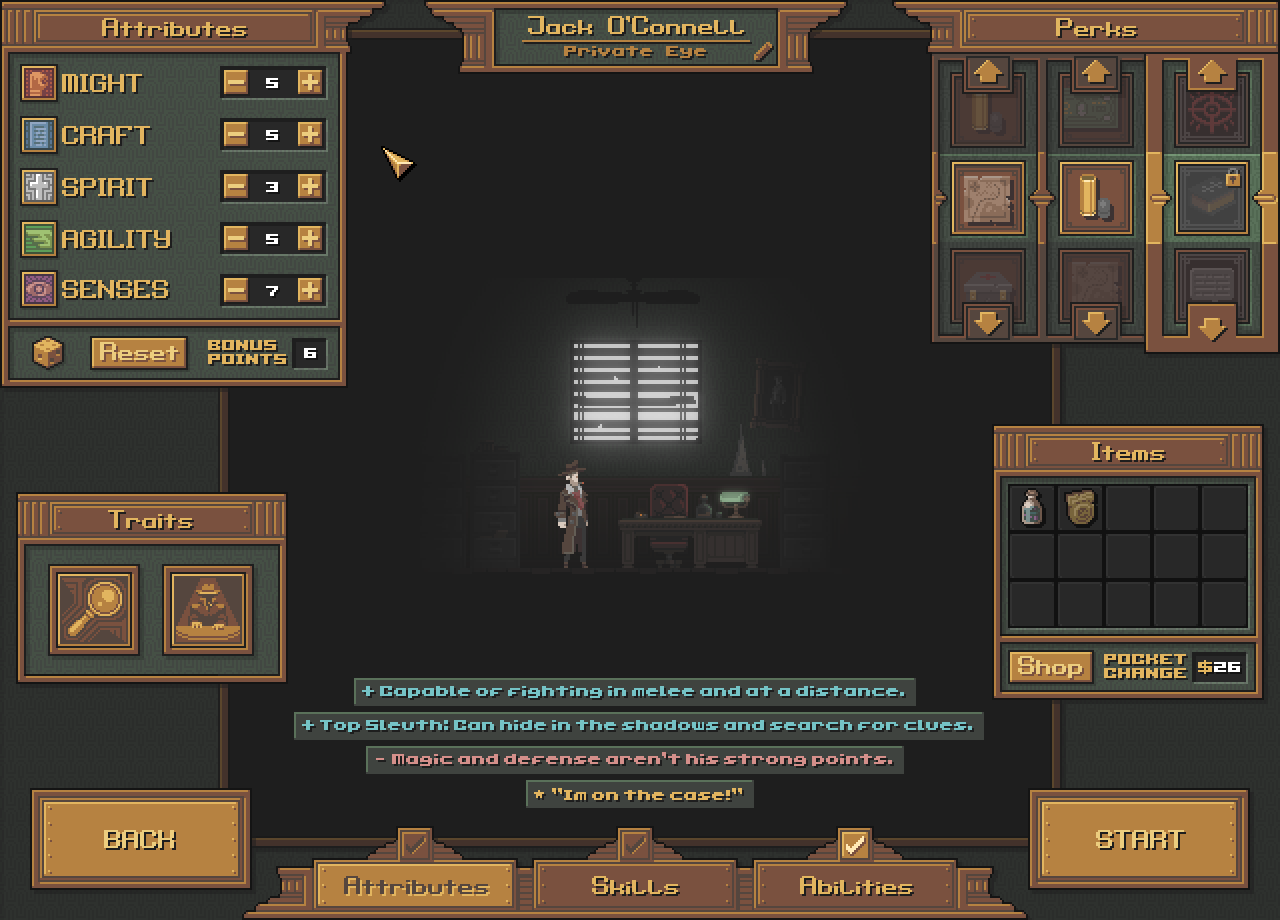
Task: Open the Shop
Action: coord(1049,667)
